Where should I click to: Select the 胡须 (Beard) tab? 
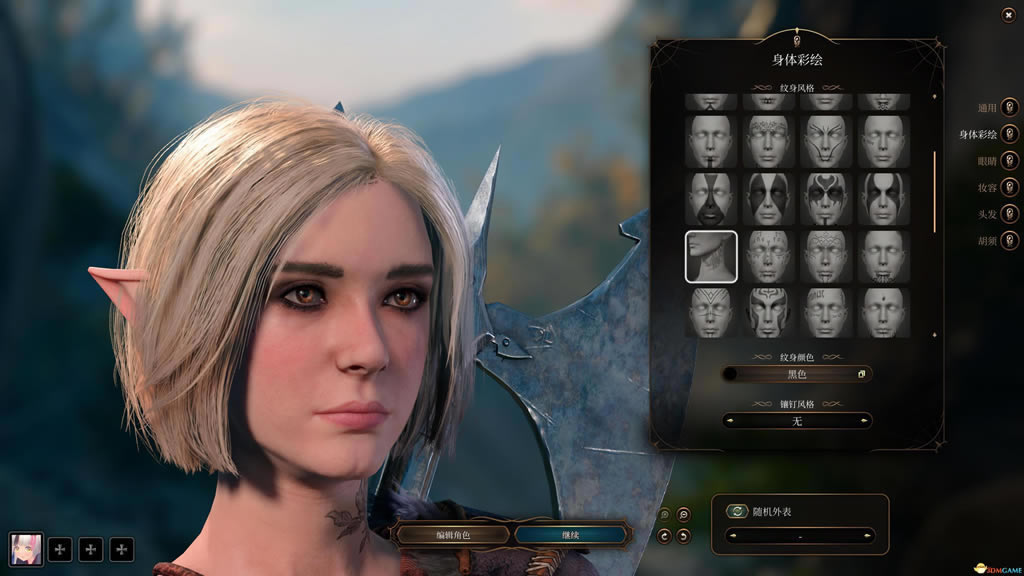[1009, 240]
